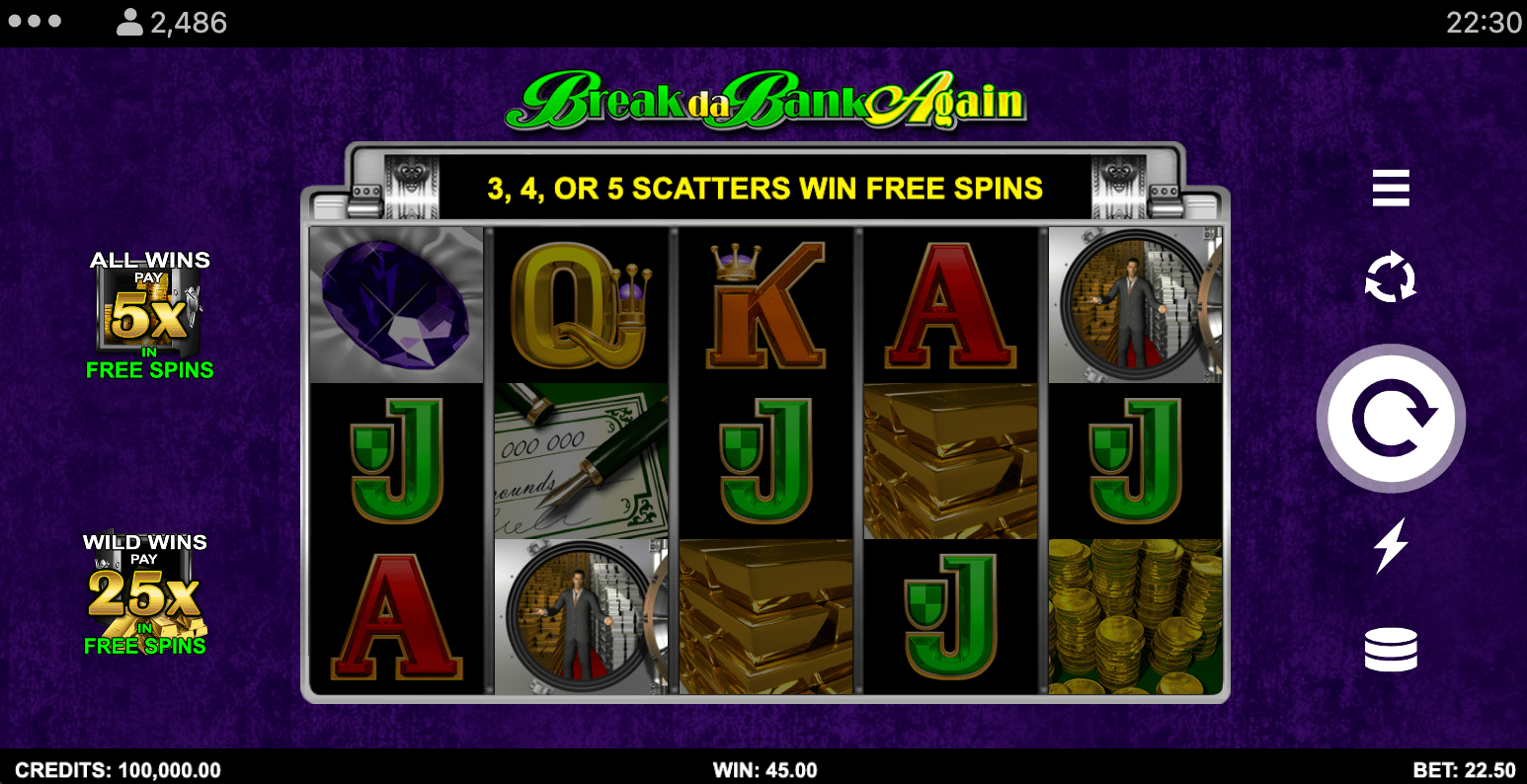
Task: Click the cheque and pen symbol on reel two
Action: pos(581,459)
